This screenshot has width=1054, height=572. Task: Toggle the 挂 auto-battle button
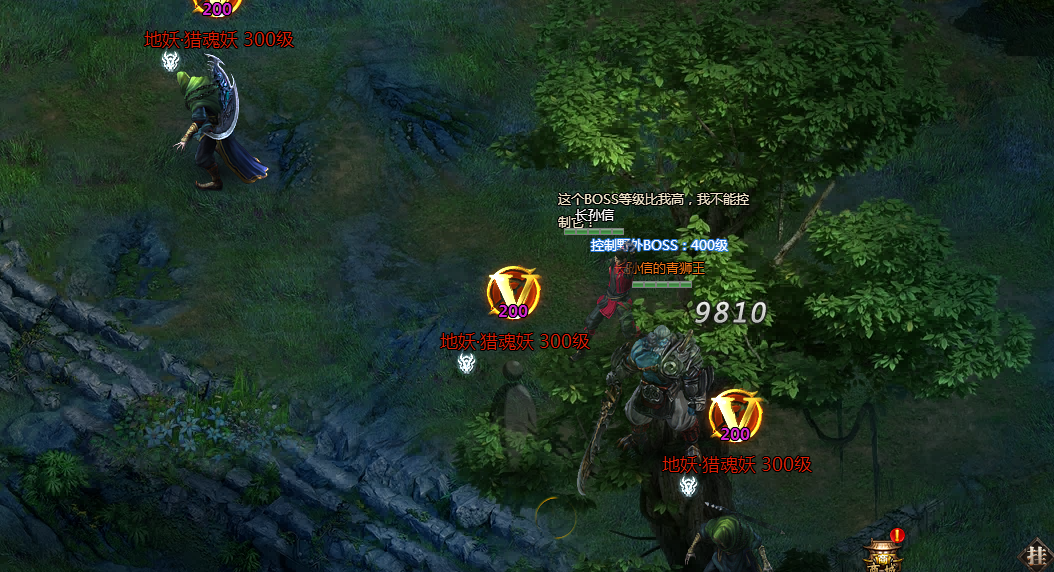click(1036, 555)
